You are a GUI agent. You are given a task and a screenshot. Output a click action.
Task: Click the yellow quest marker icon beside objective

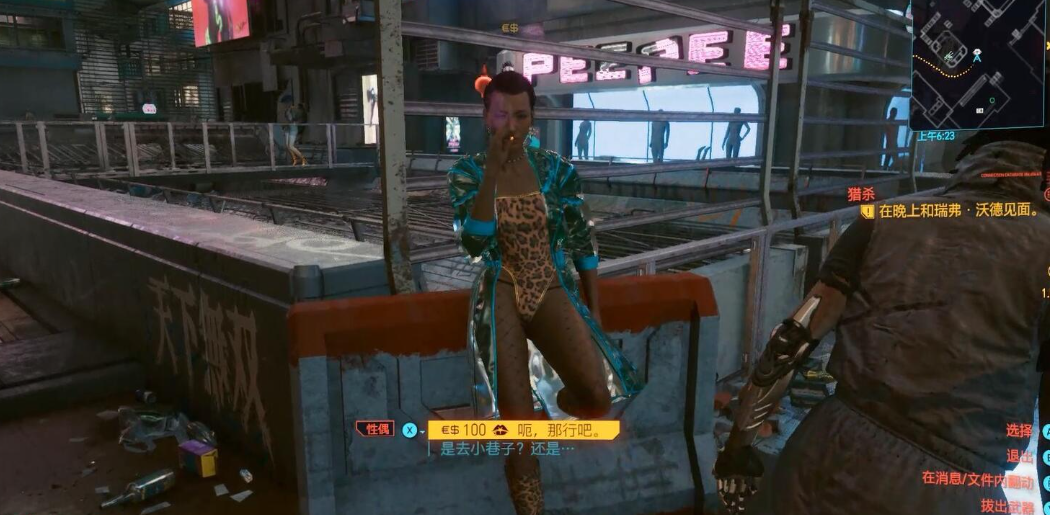point(867,212)
